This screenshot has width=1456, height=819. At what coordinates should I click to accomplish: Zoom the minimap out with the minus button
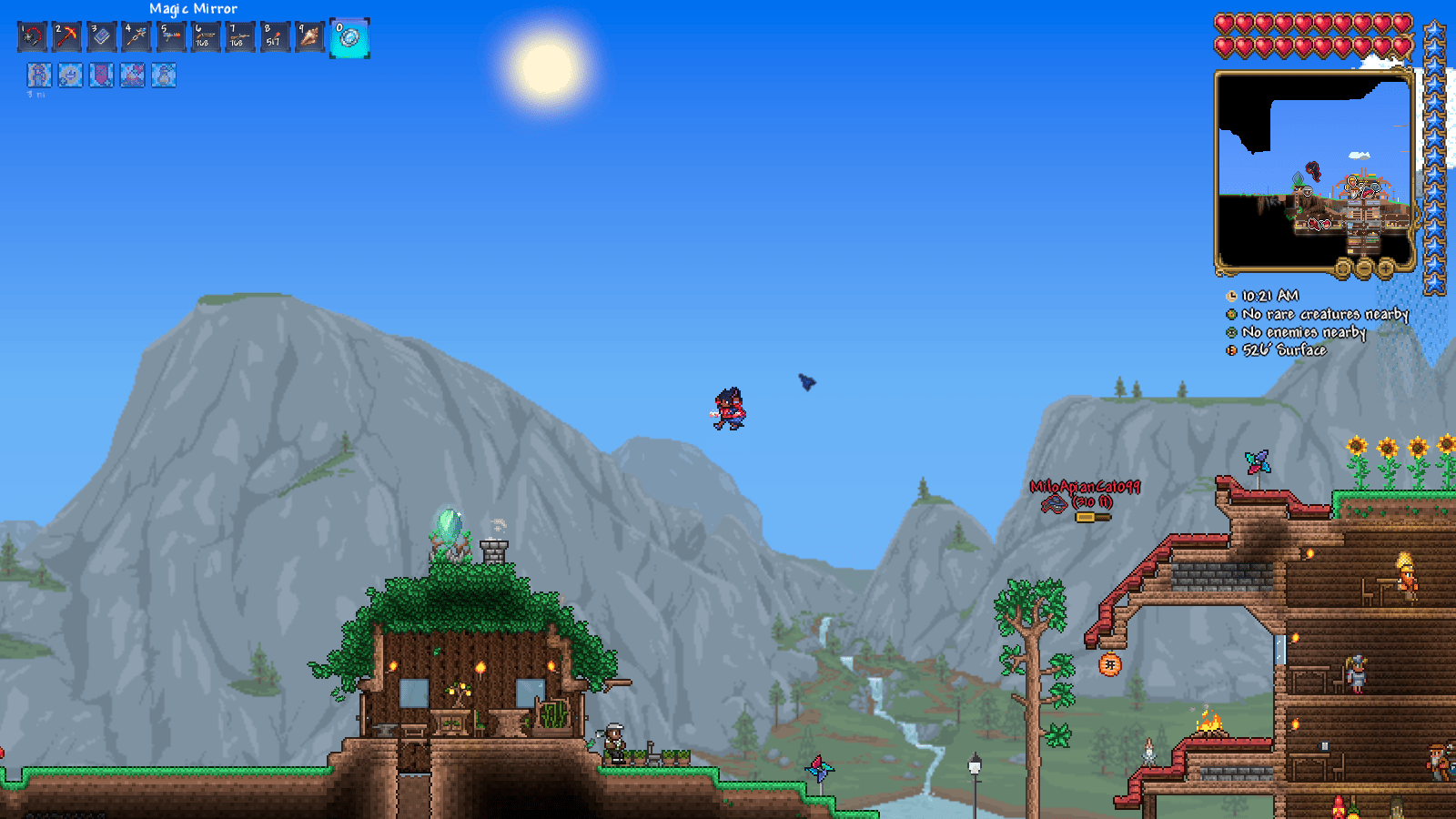(1364, 268)
